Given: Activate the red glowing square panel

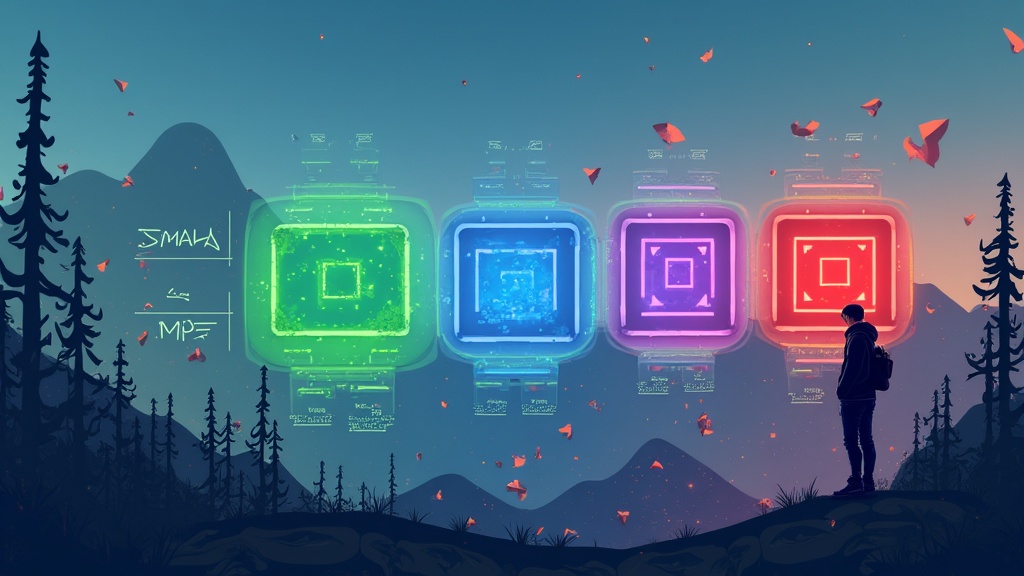Looking at the screenshot, I should click(833, 270).
